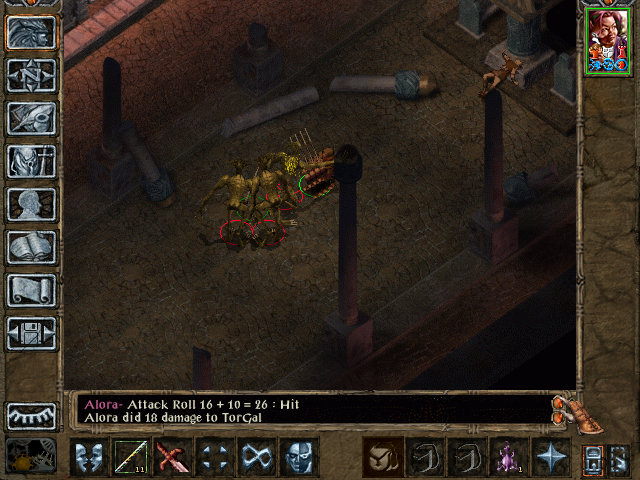The height and width of the screenshot is (480, 640).
Task: Open the mage spellbook with the book icon
Action: pyautogui.click(x=31, y=247)
